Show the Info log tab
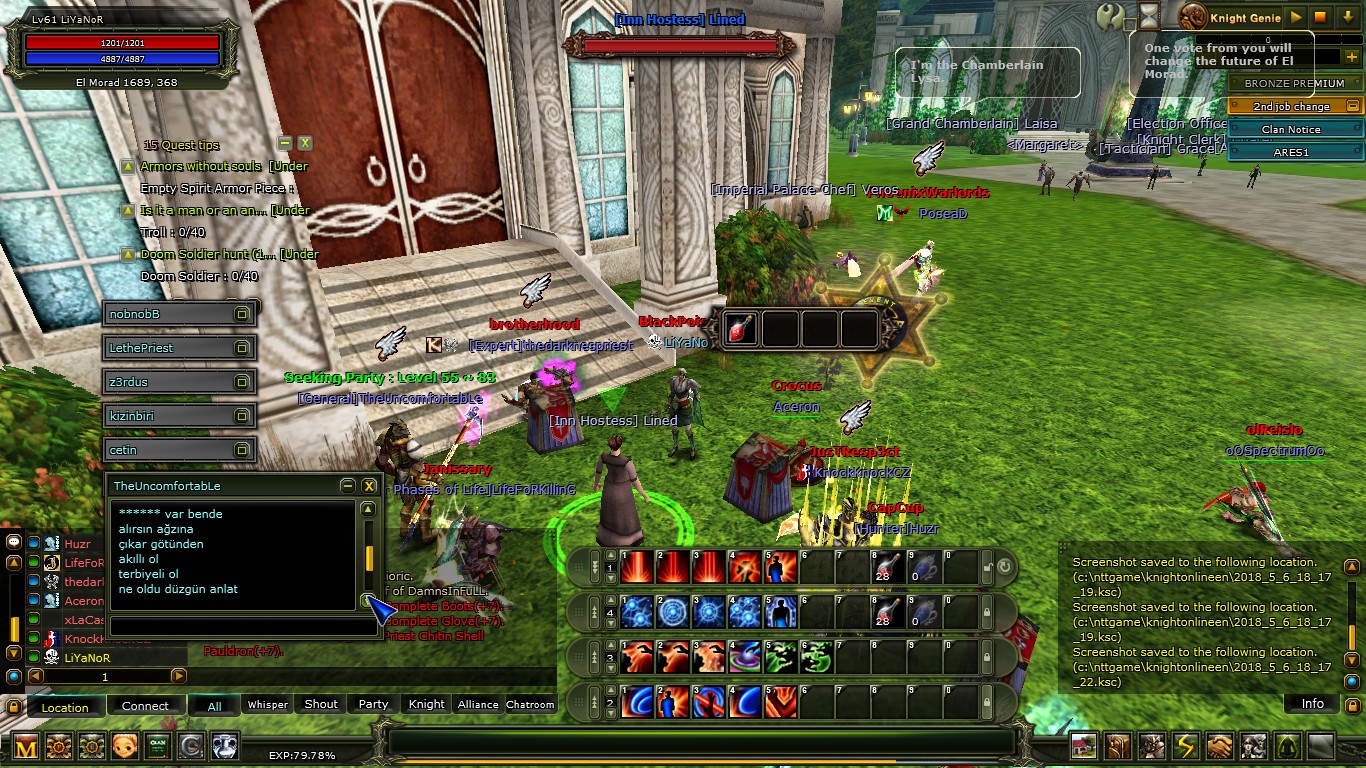Viewport: 1366px width, 768px height. (1312, 704)
